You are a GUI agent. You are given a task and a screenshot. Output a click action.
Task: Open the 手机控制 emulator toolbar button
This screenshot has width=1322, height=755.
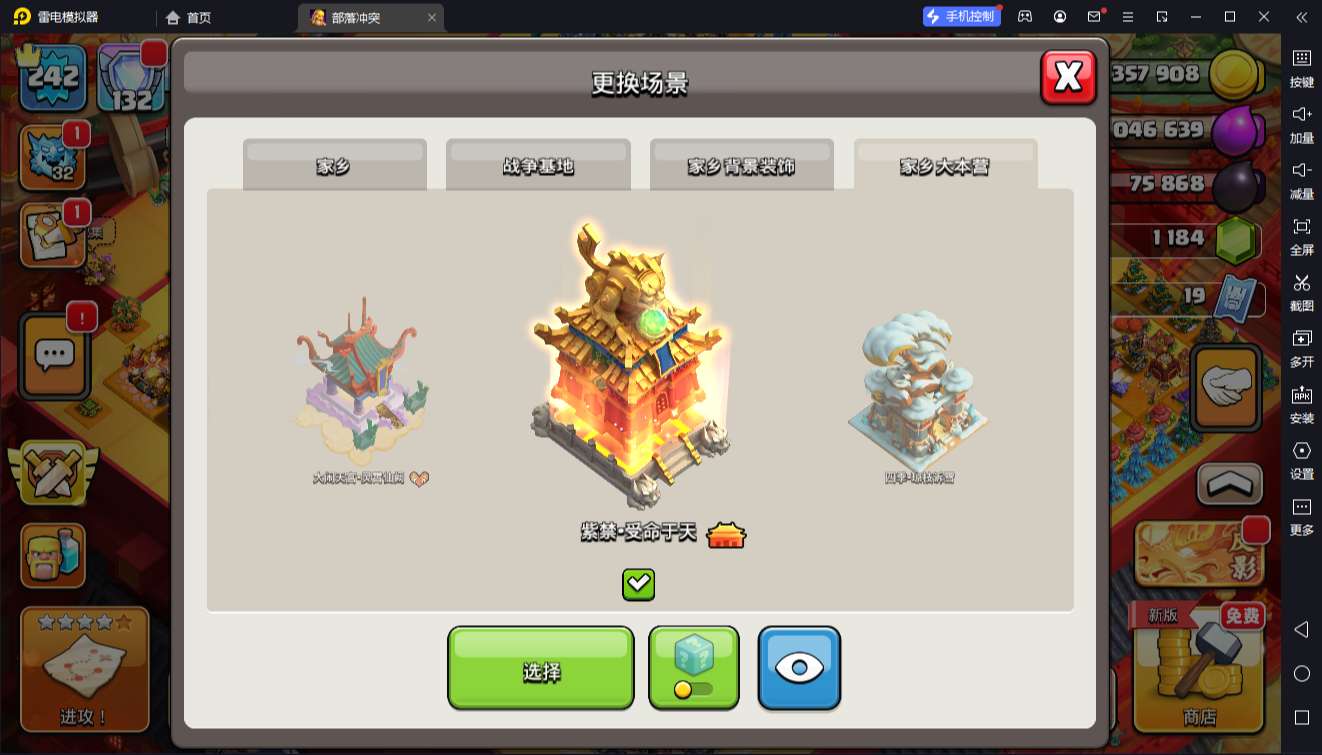tap(961, 17)
